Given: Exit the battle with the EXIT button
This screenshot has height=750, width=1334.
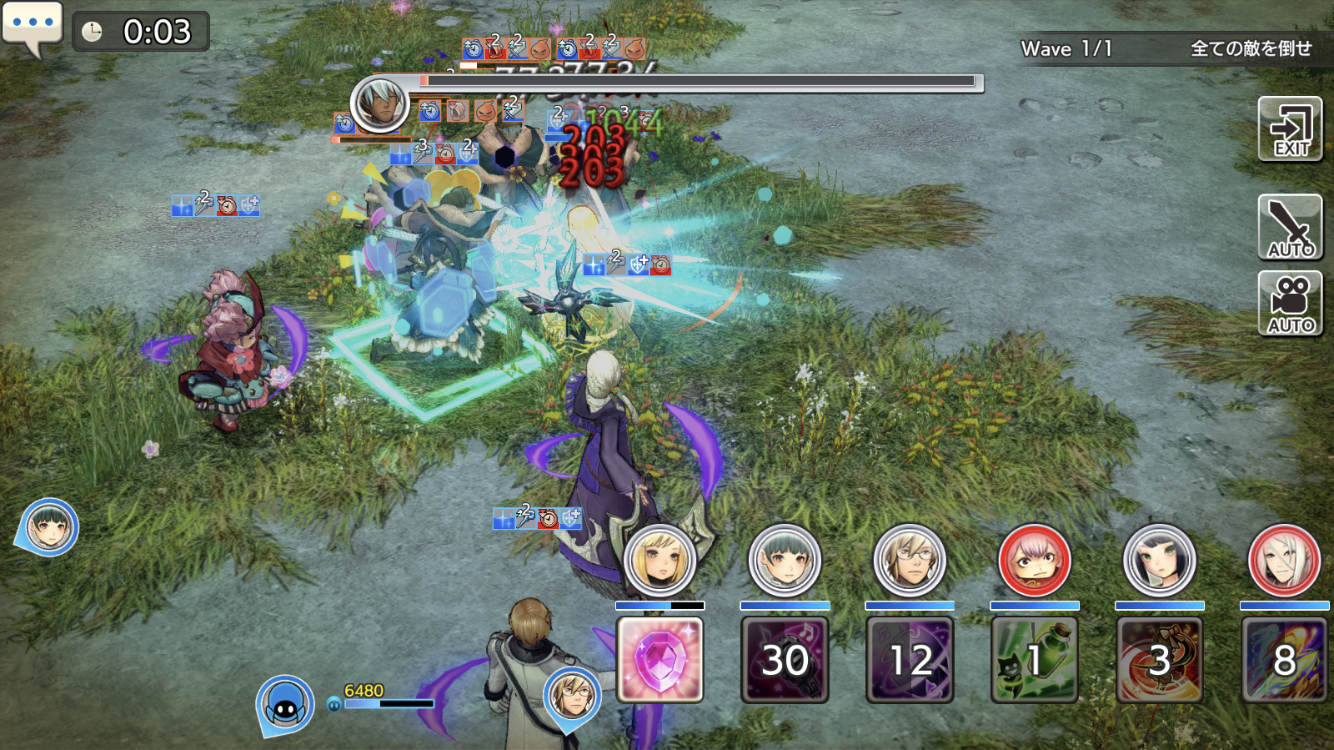Looking at the screenshot, I should point(1290,129).
